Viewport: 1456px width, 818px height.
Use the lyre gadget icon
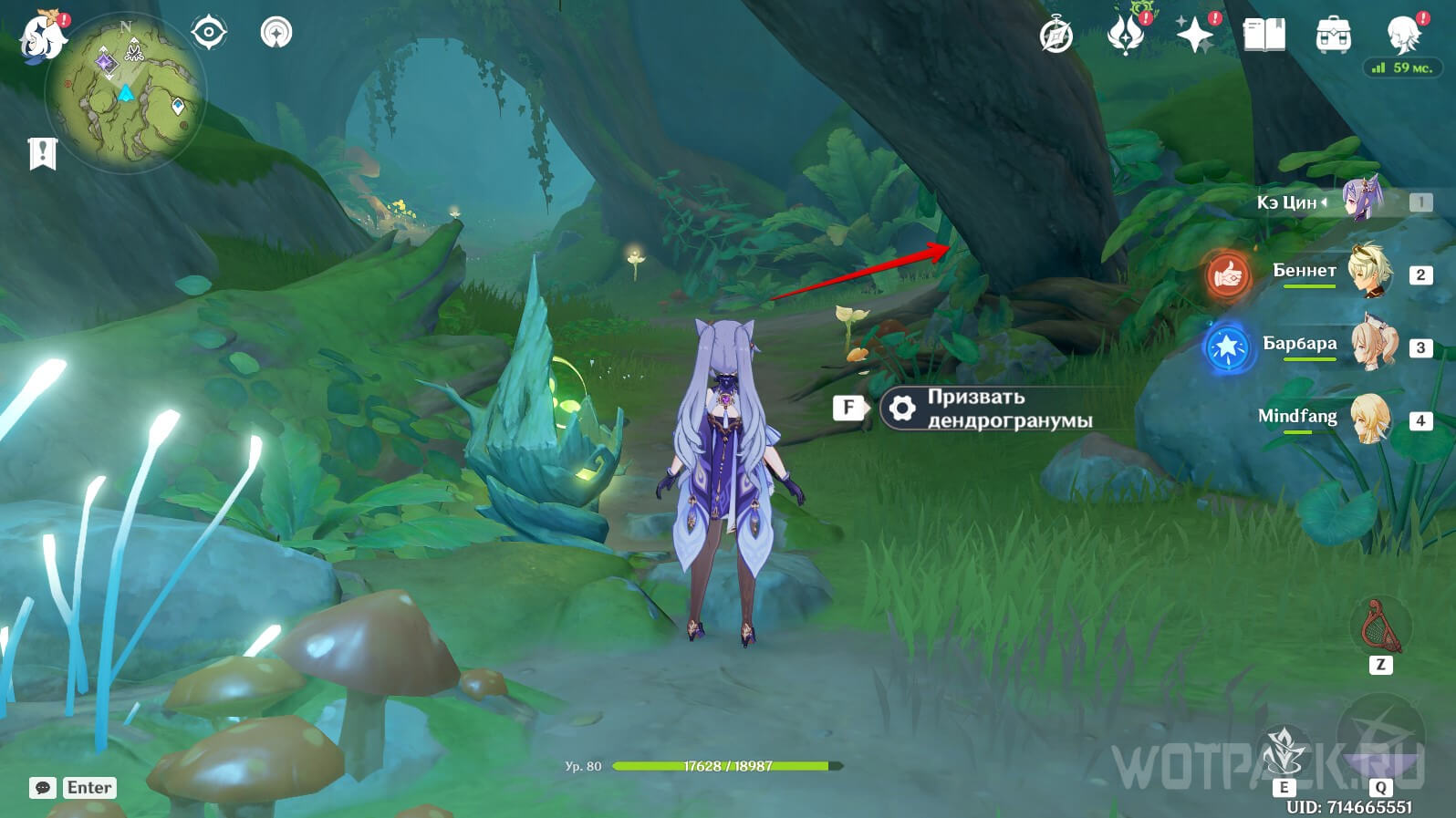coord(1380,628)
